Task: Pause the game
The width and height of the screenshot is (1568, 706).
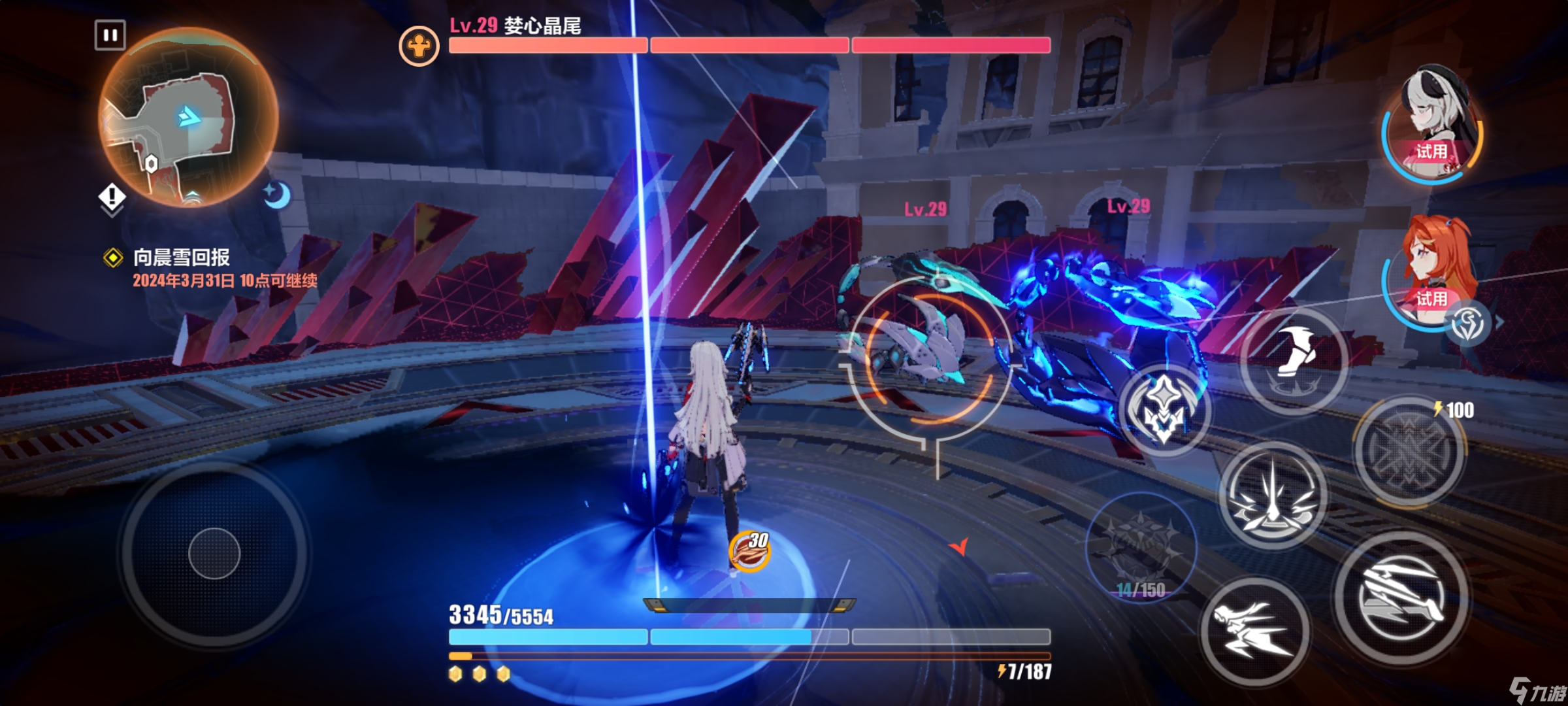Action: [110, 35]
